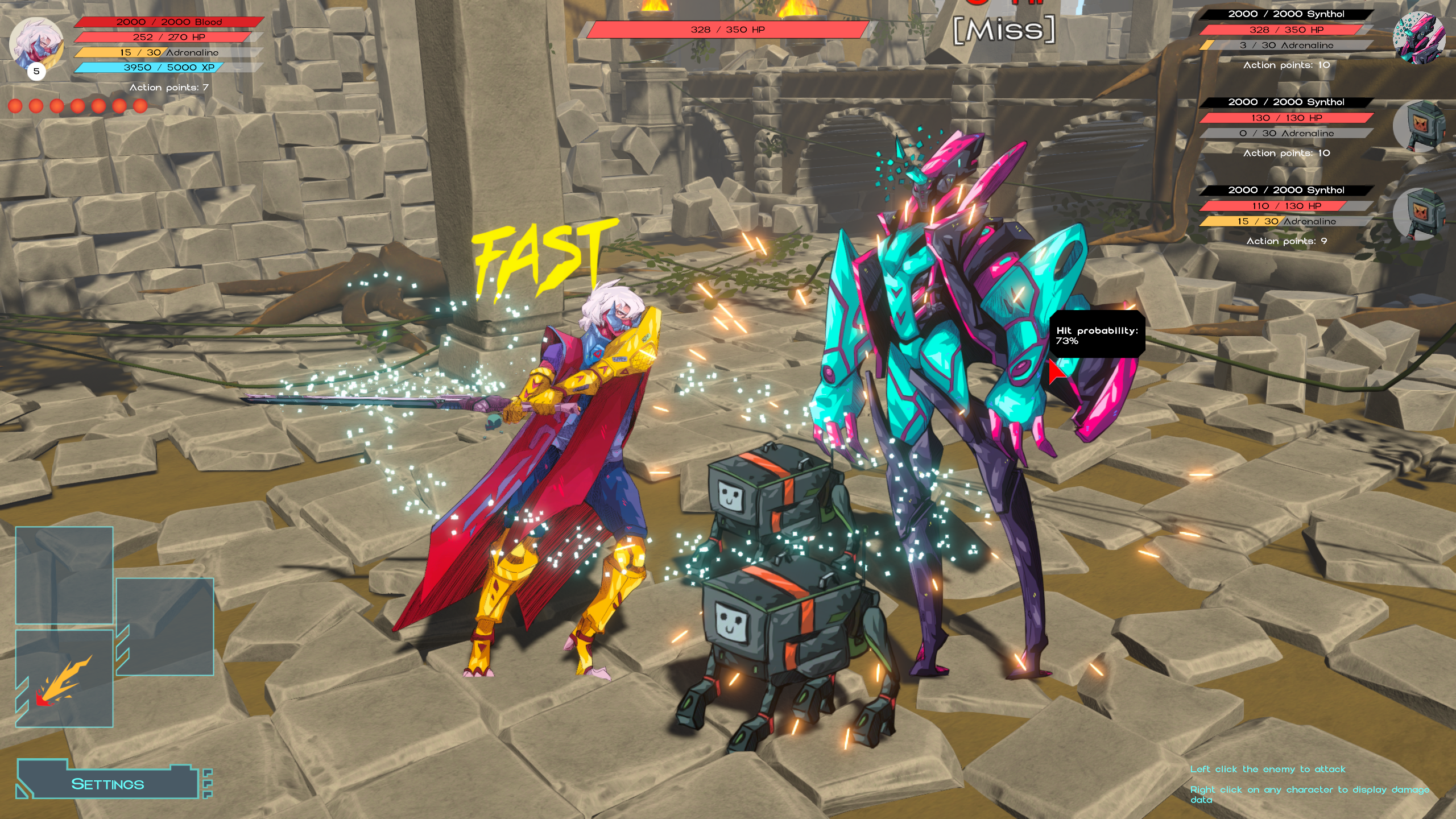This screenshot has height=819, width=1456.
Task: Select the white-haired hero portrait
Action: coord(36,43)
